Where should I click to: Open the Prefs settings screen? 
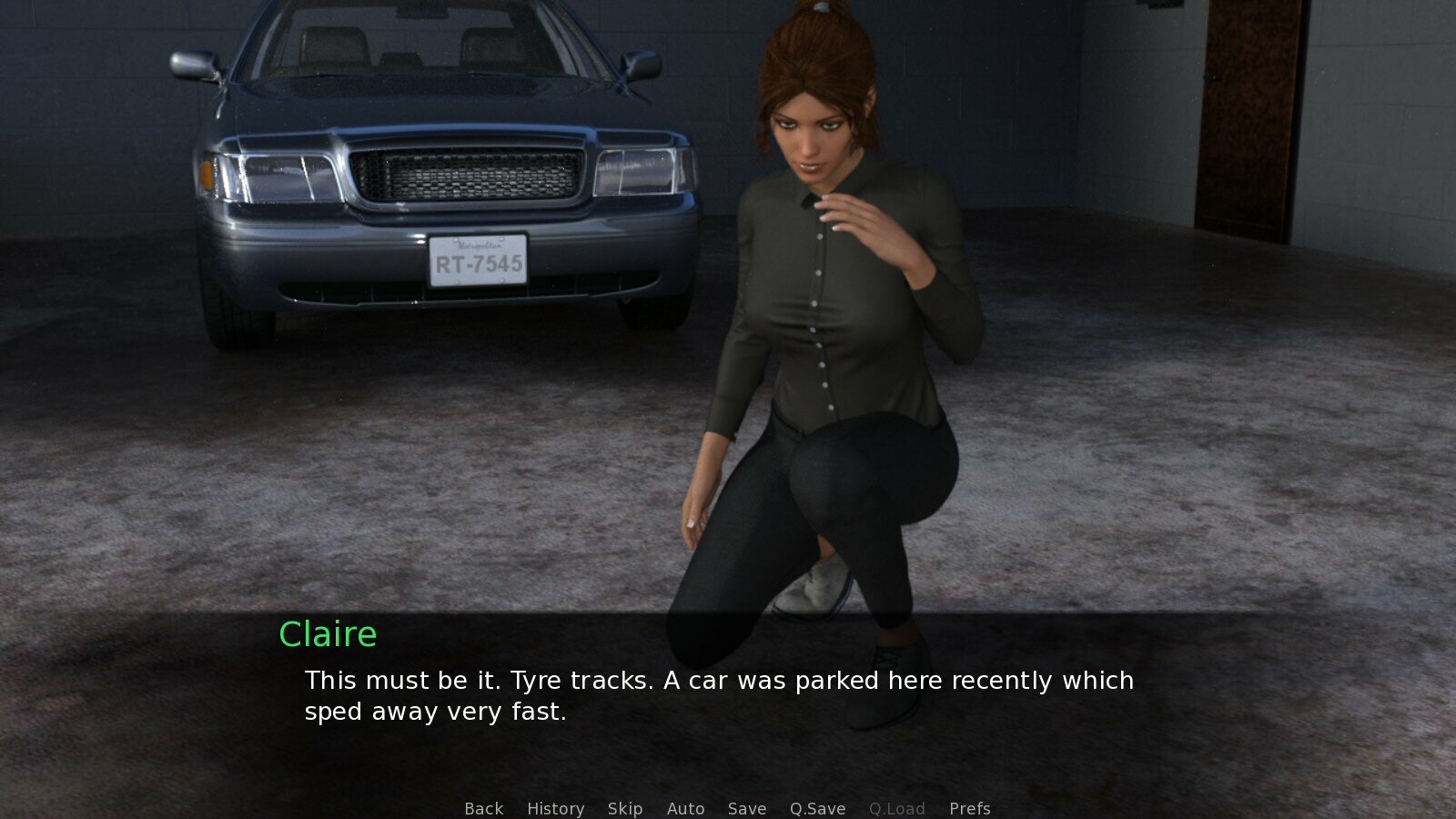click(x=970, y=808)
